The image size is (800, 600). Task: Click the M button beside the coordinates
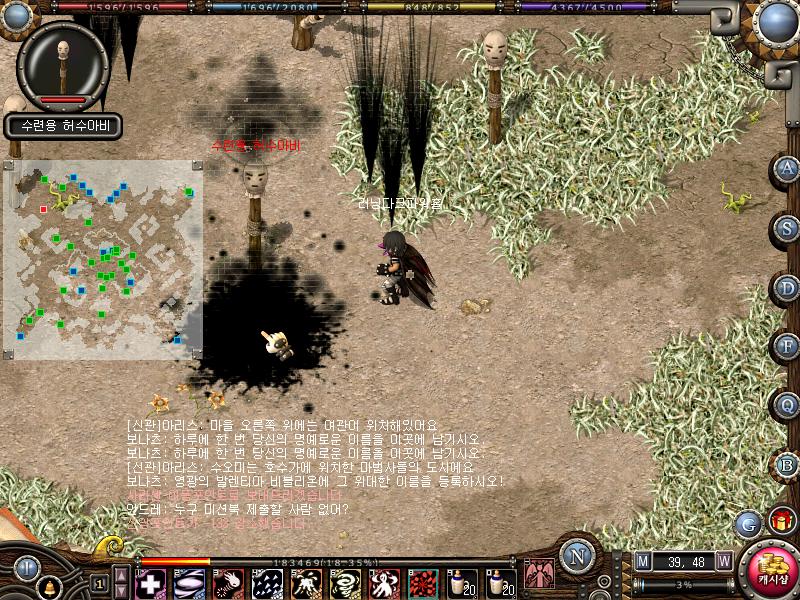pos(642,561)
